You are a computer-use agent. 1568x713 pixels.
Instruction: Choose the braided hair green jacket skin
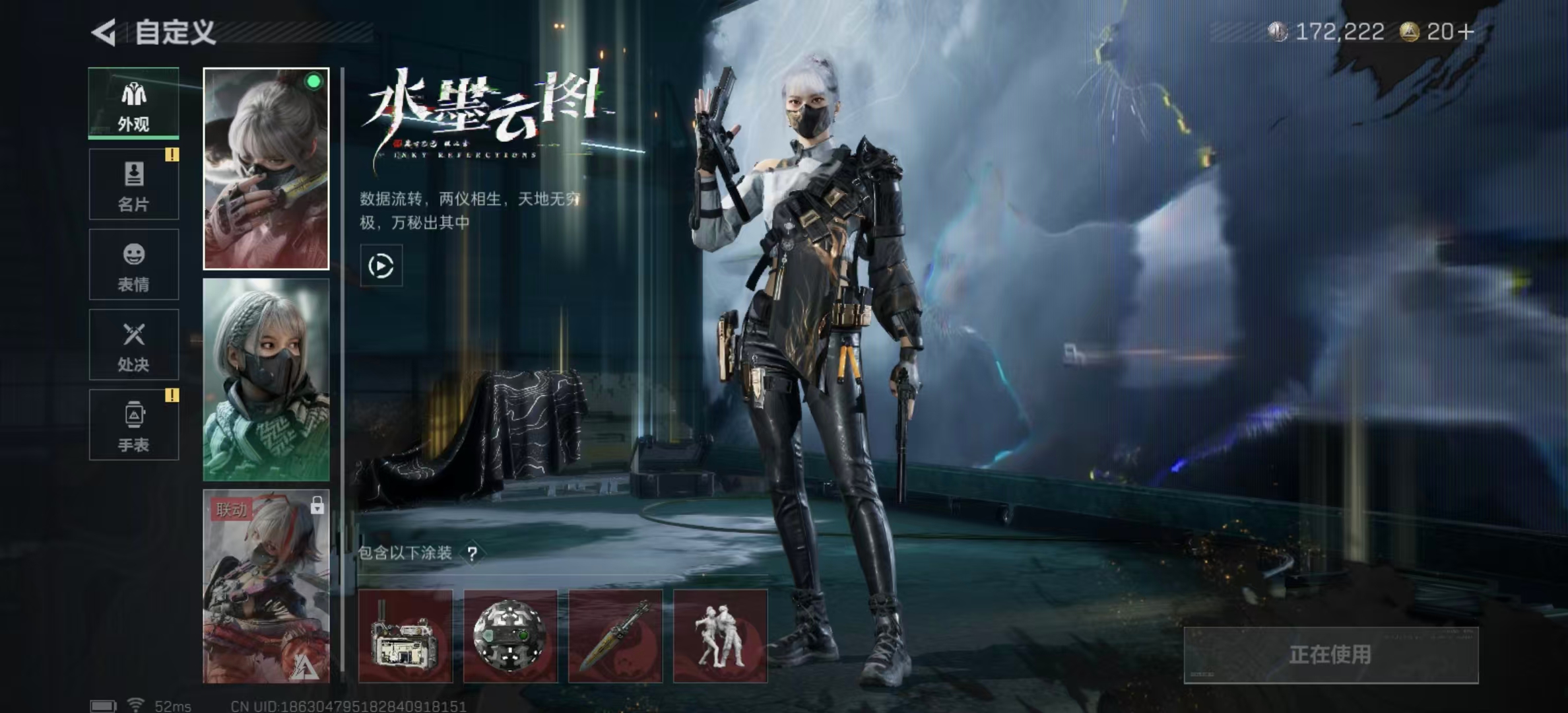click(266, 380)
